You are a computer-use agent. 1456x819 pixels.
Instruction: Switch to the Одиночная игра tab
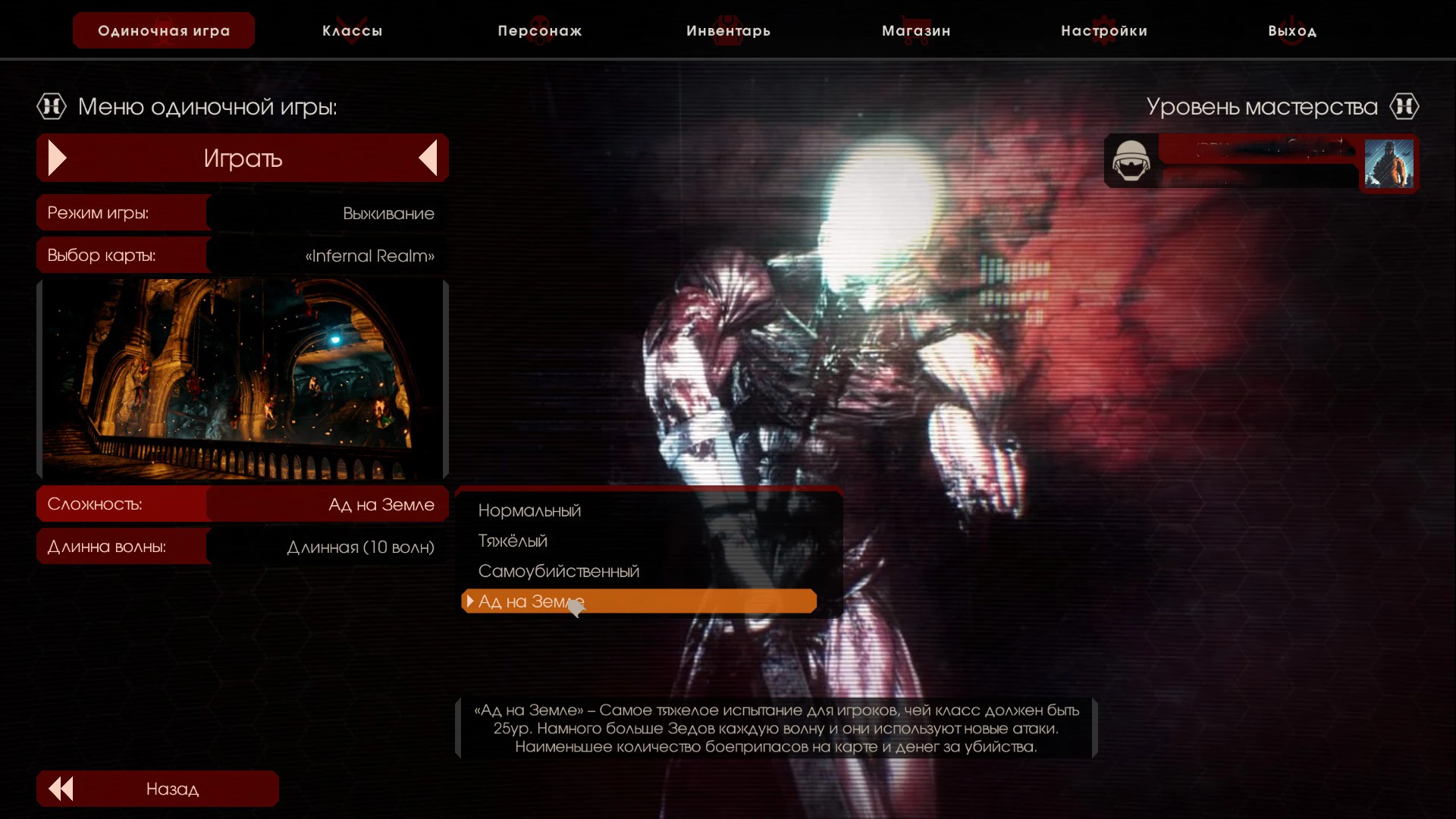(162, 30)
